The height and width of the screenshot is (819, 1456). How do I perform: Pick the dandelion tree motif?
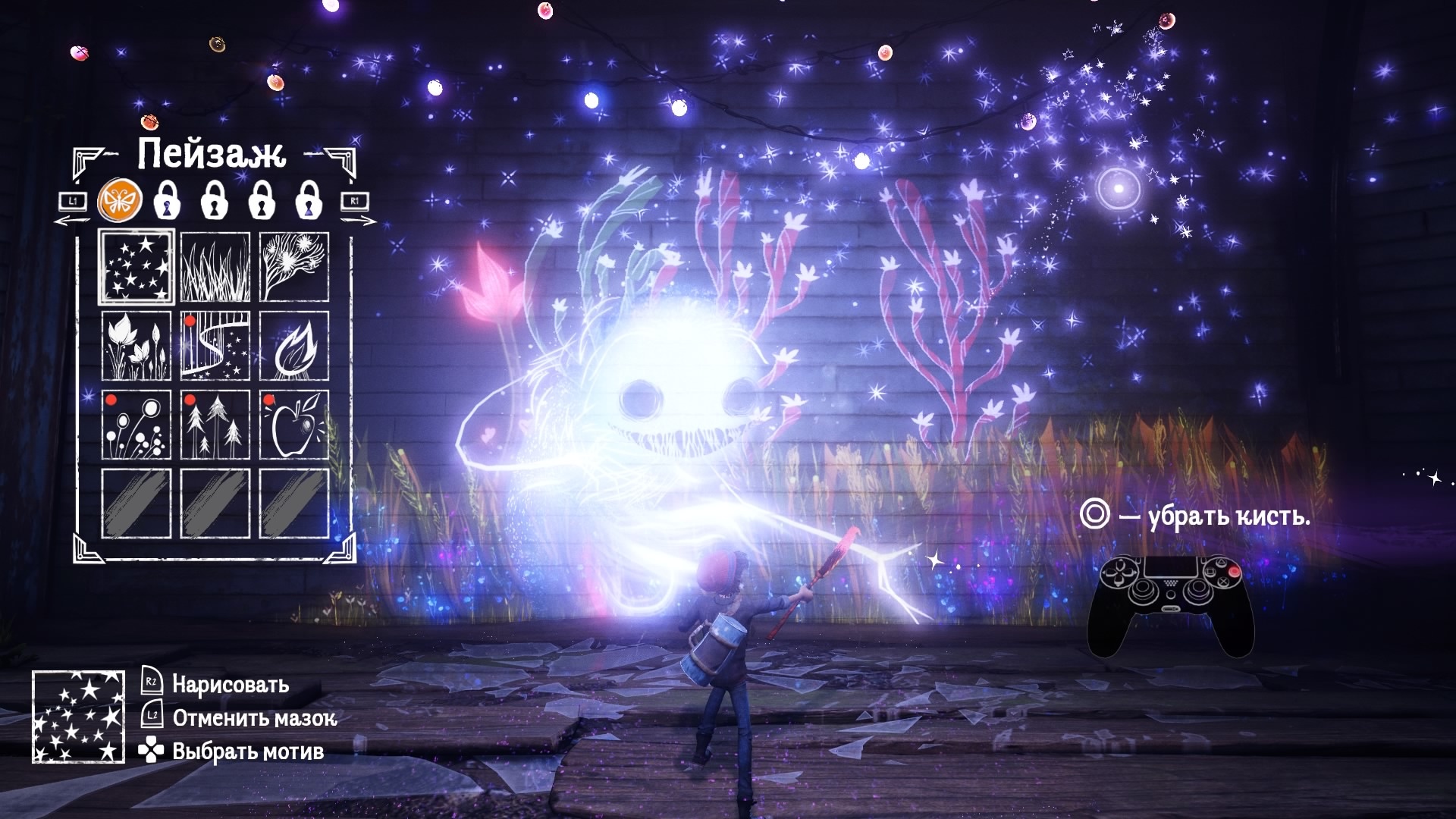pyautogui.click(x=294, y=267)
